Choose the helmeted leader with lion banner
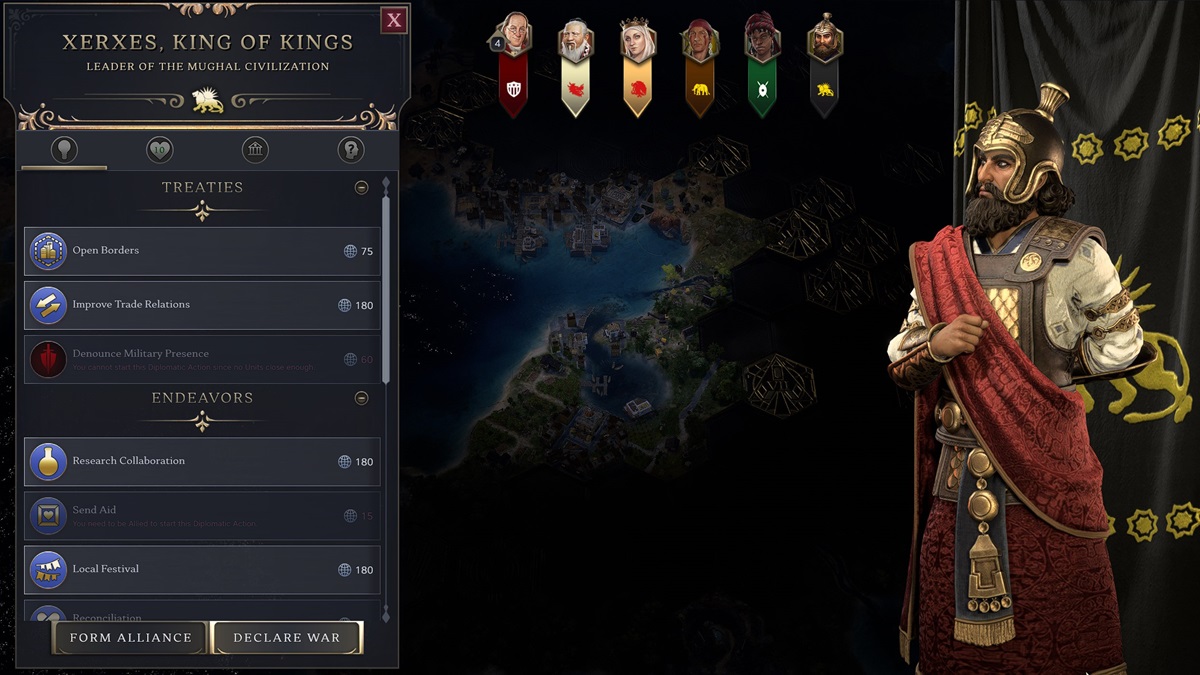The width and height of the screenshot is (1200, 675). pyautogui.click(x=825, y=42)
